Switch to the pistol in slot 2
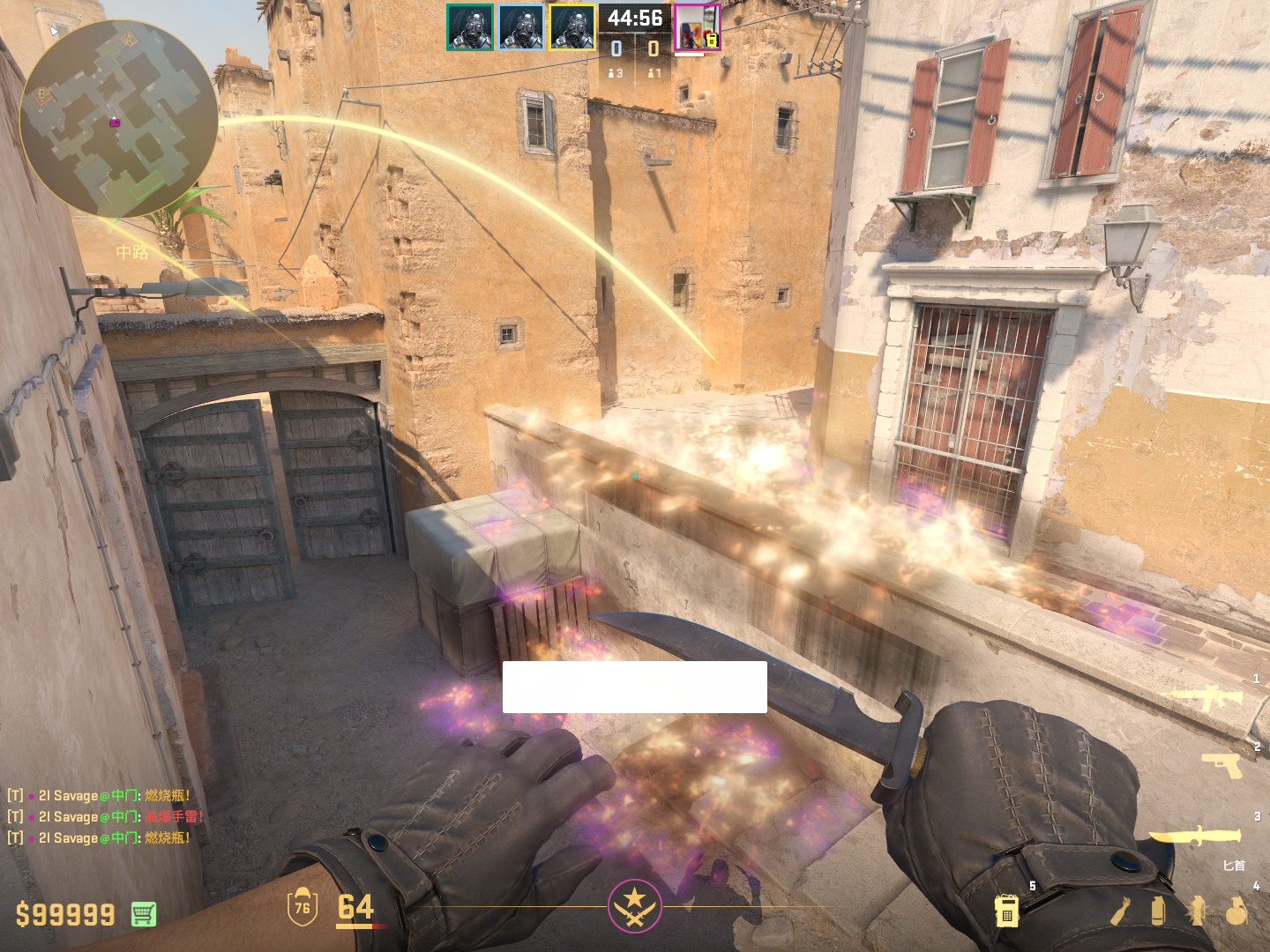 click(1221, 765)
